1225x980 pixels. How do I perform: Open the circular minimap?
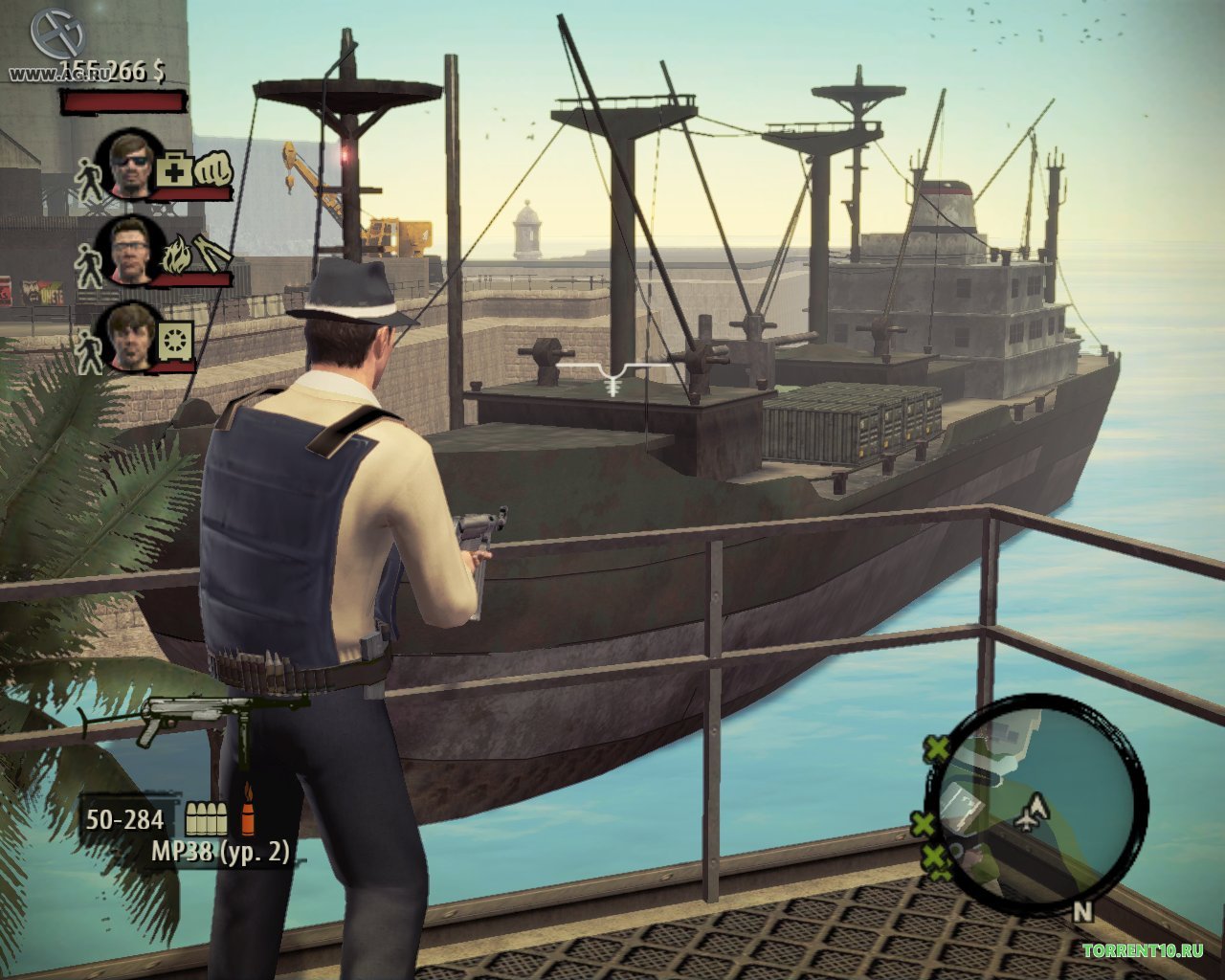[1036, 805]
